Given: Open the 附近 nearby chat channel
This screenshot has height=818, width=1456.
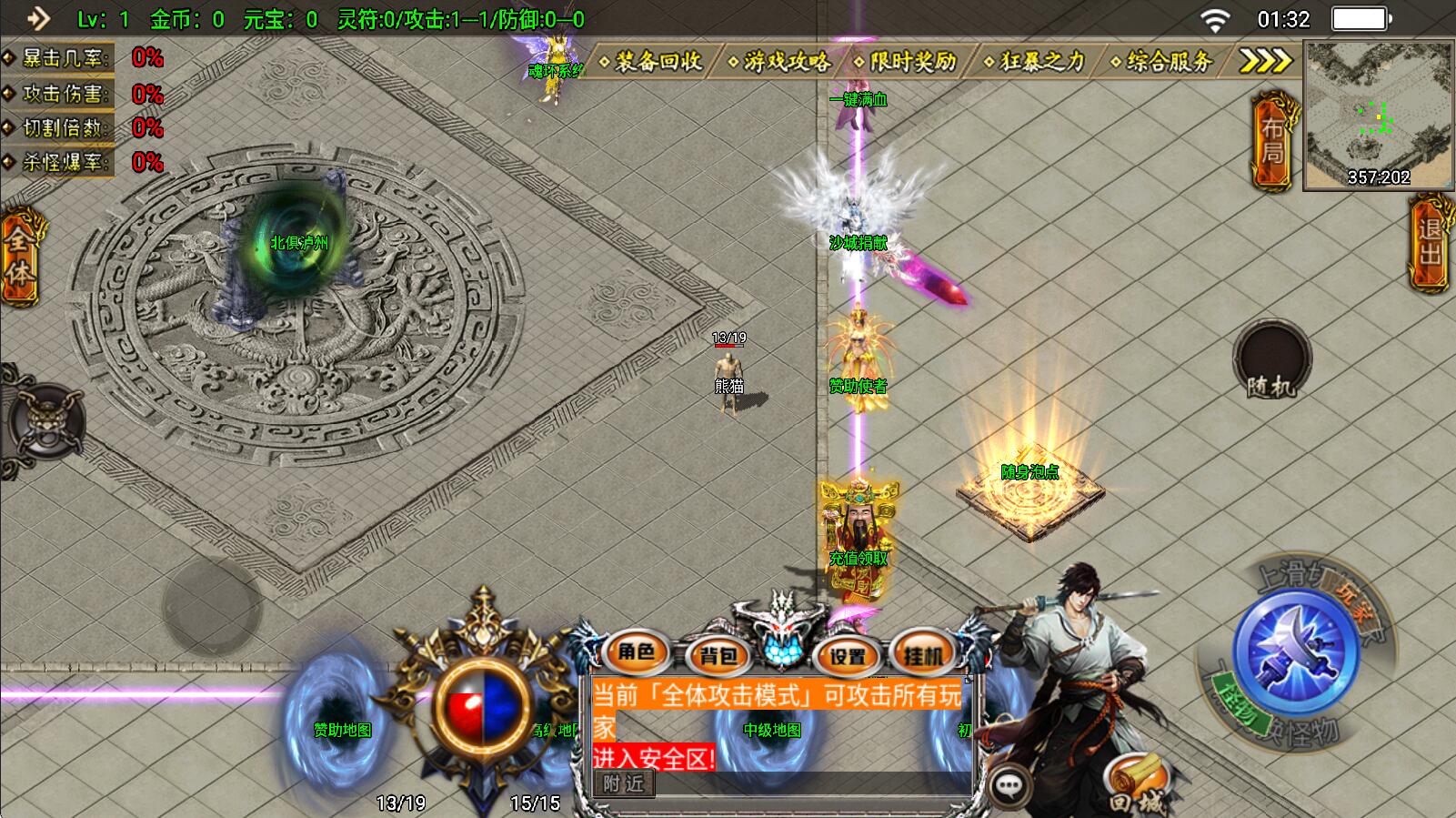Looking at the screenshot, I should (623, 783).
